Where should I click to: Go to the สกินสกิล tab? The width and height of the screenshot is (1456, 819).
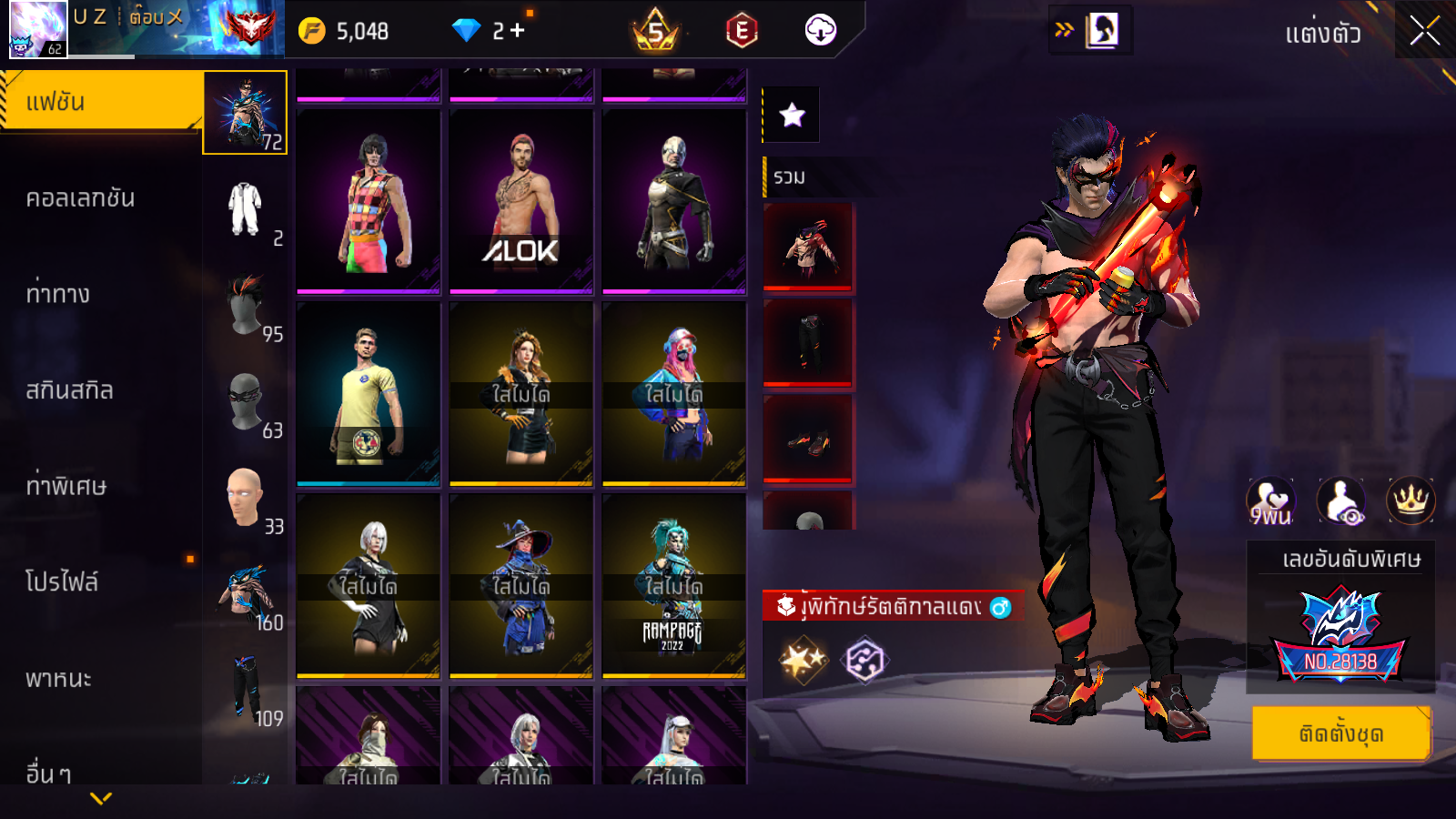pos(69,390)
